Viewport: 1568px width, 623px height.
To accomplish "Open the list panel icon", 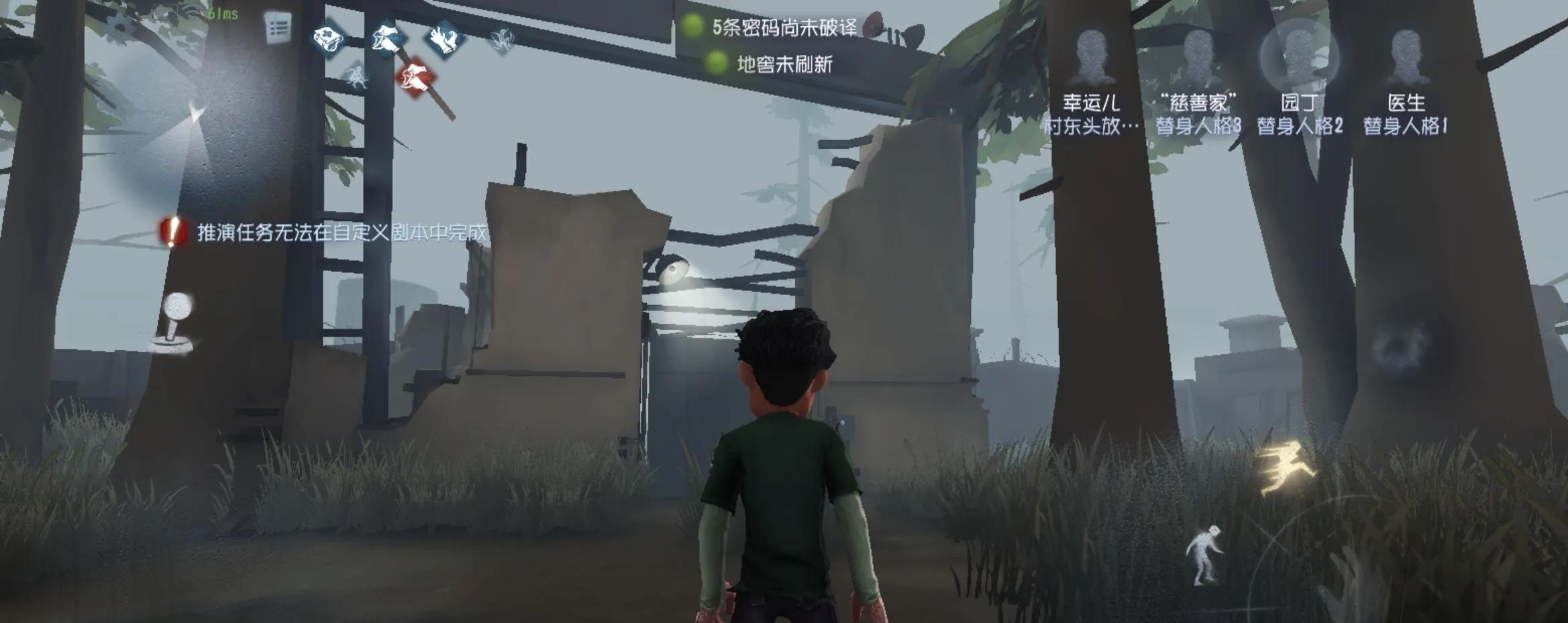I will click(277, 29).
